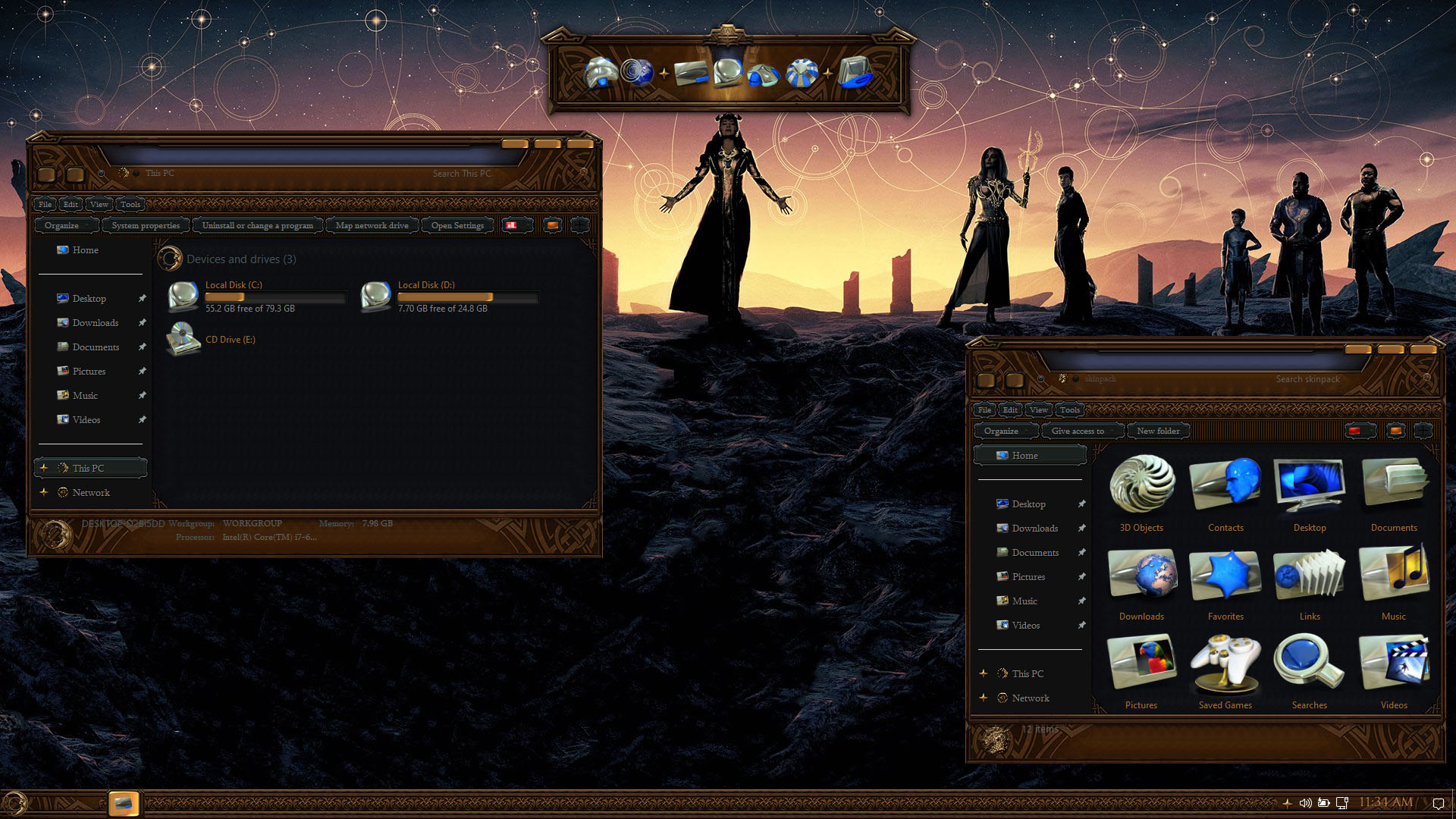Image resolution: width=1456 pixels, height=819 pixels.
Task: Click the taskbar volume speaker icon
Action: (x=1305, y=803)
